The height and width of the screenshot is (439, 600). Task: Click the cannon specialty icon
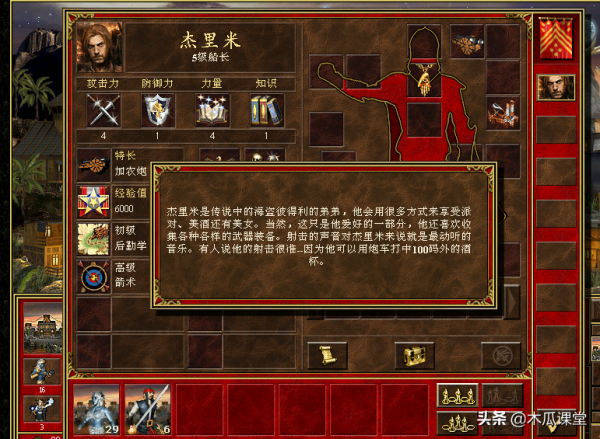point(94,163)
